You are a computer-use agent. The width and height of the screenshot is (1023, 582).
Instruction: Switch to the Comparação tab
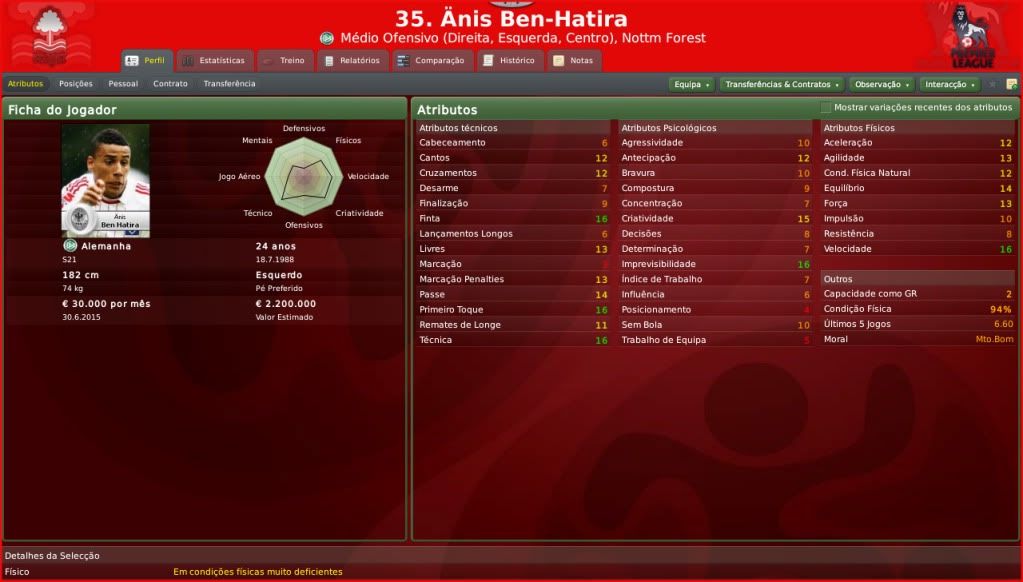click(430, 61)
